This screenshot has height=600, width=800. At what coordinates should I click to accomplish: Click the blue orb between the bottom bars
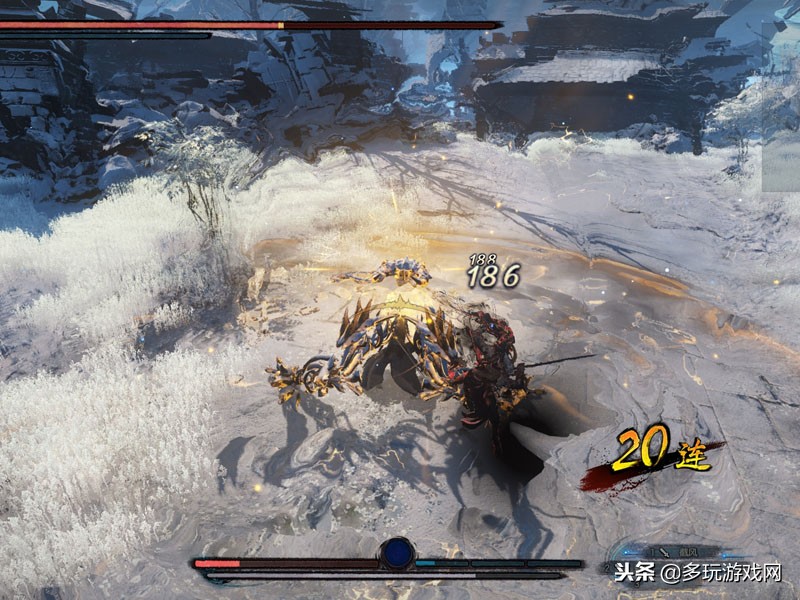(x=398, y=552)
